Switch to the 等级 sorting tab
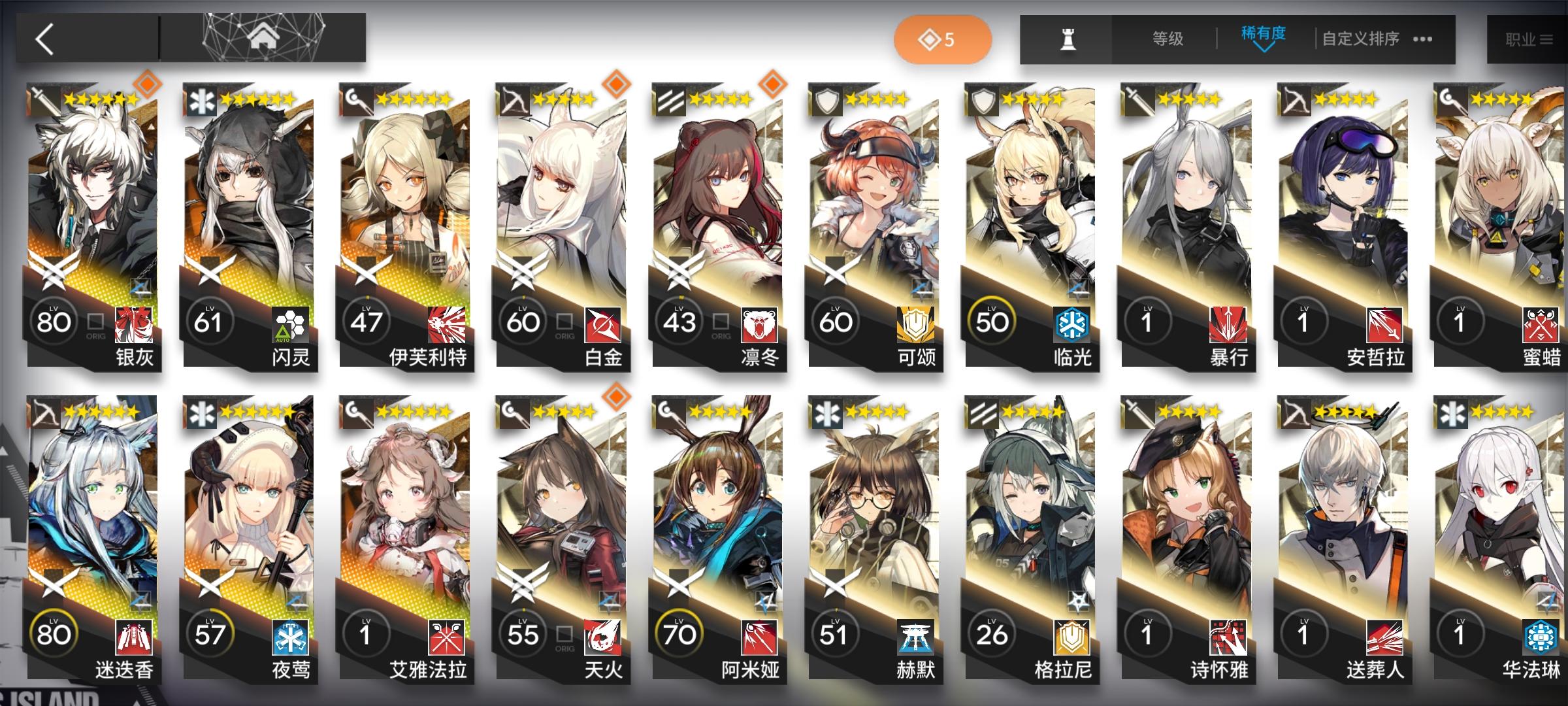1568x706 pixels. coord(1166,38)
